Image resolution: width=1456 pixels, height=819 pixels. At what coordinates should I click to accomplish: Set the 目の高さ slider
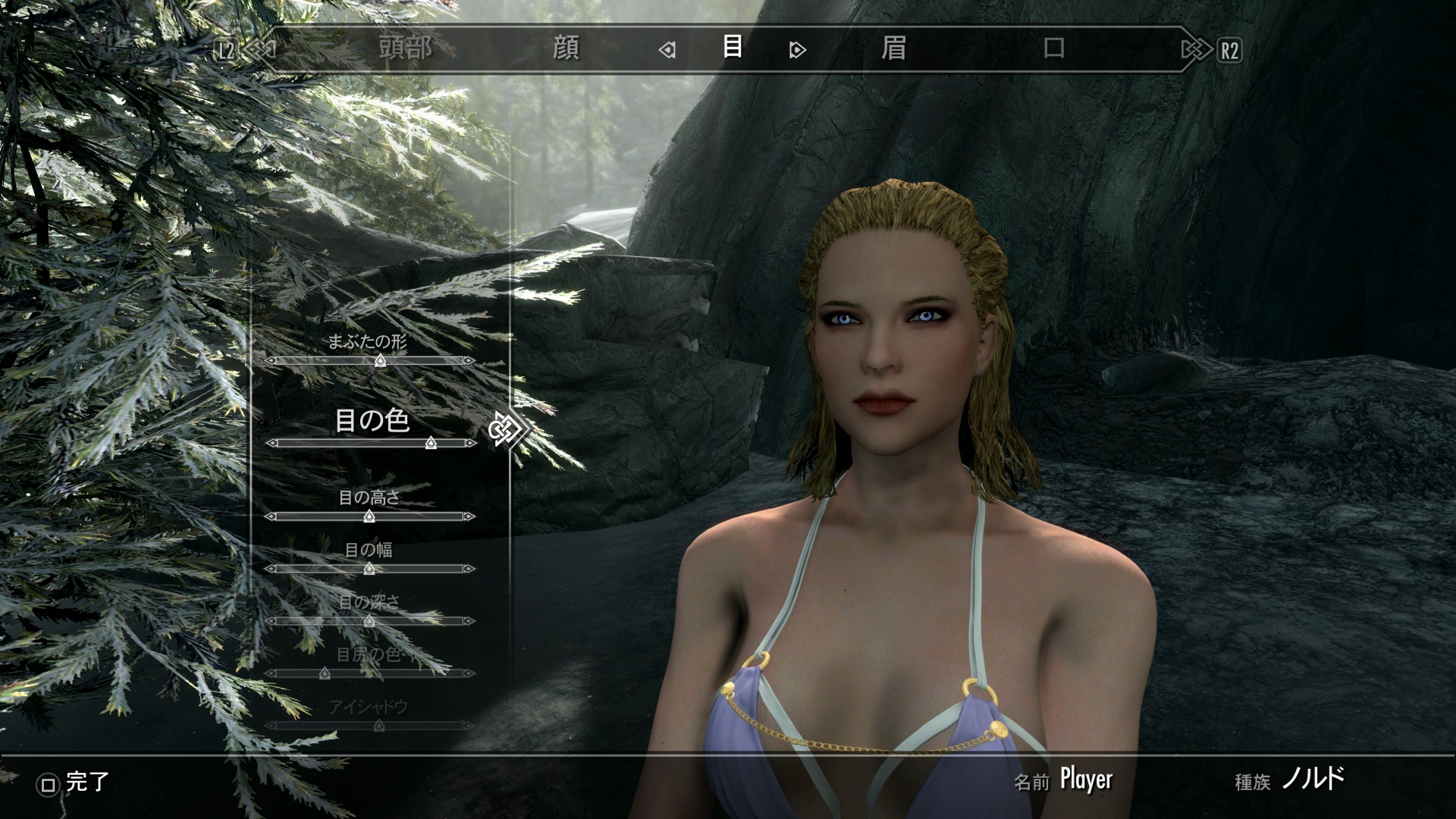click(369, 516)
